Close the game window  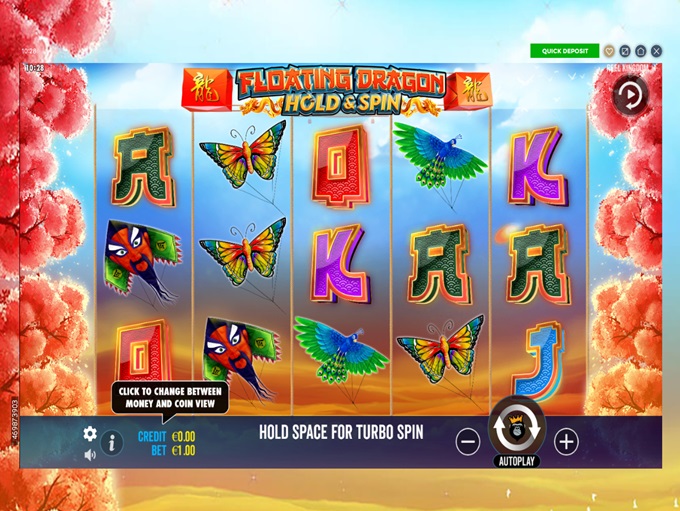[x=655, y=51]
